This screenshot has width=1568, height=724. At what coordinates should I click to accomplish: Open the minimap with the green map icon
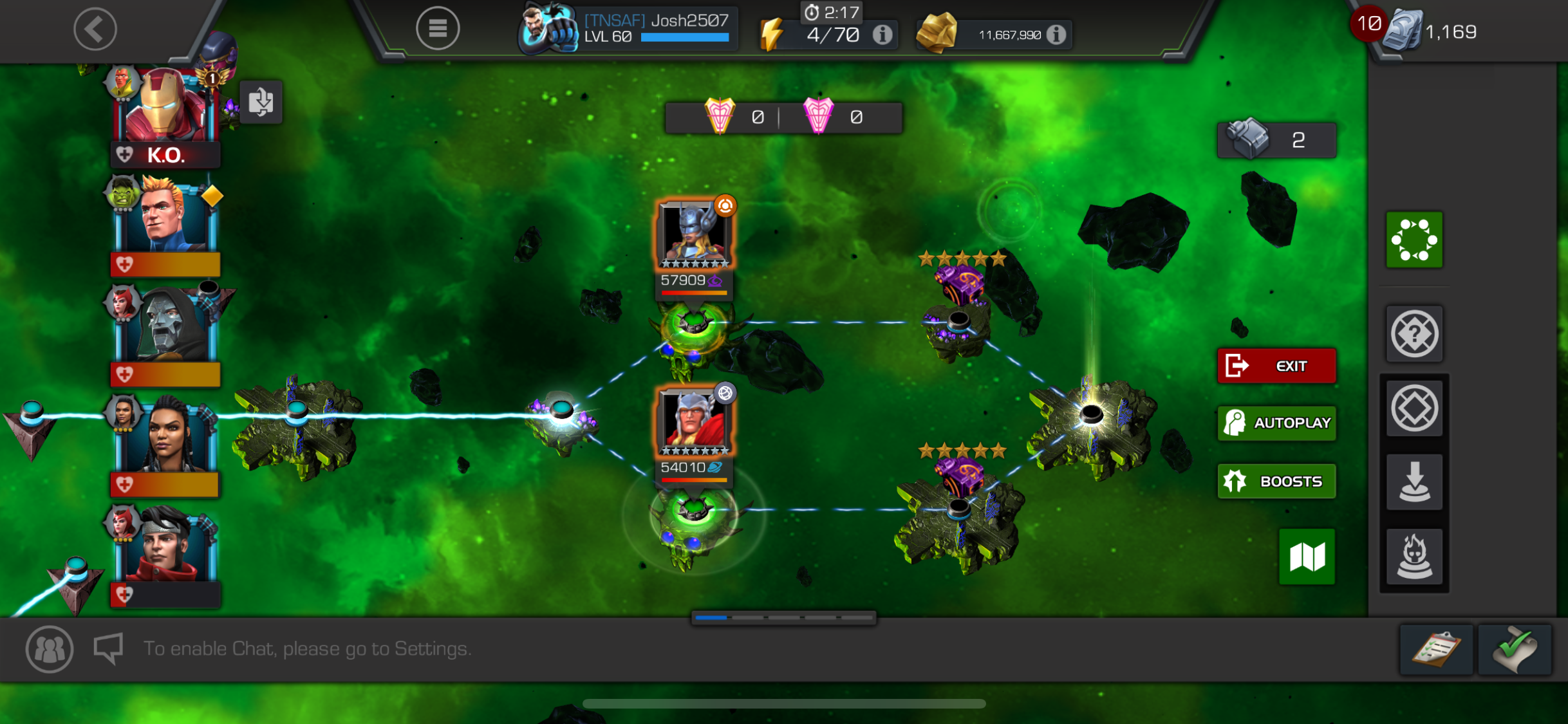tap(1306, 556)
